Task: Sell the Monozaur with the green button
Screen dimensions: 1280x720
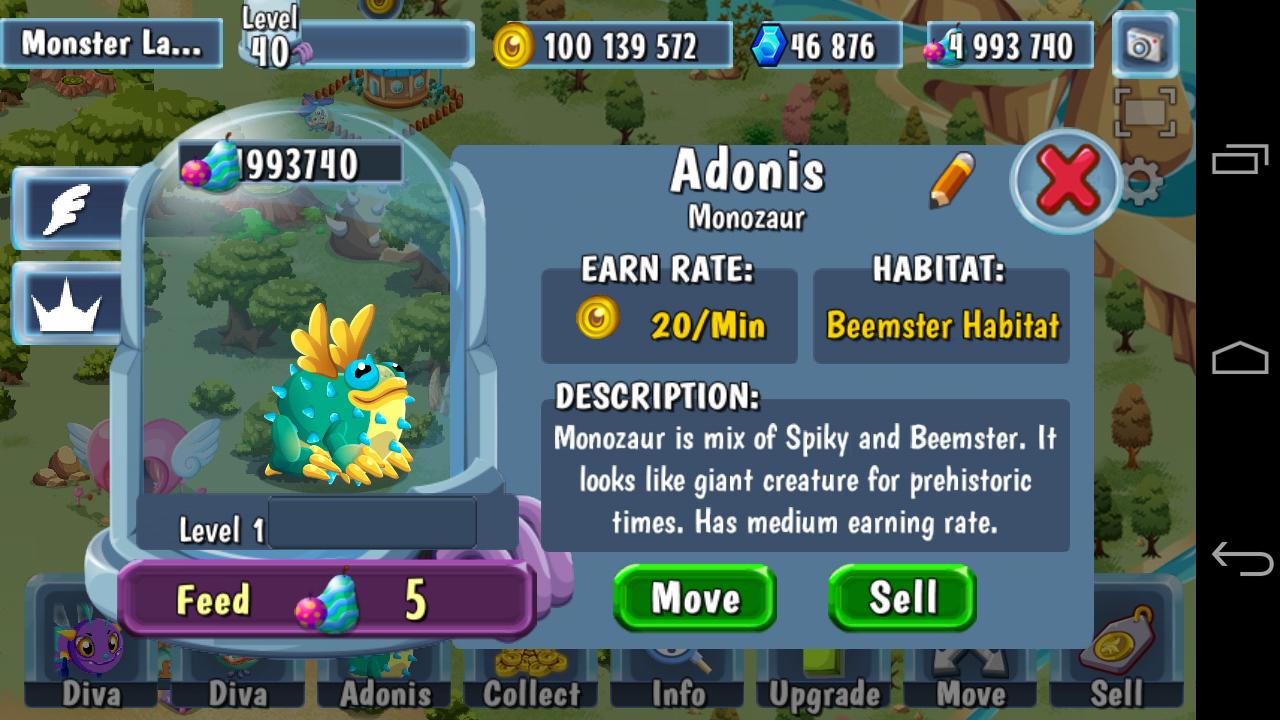Action: click(902, 598)
